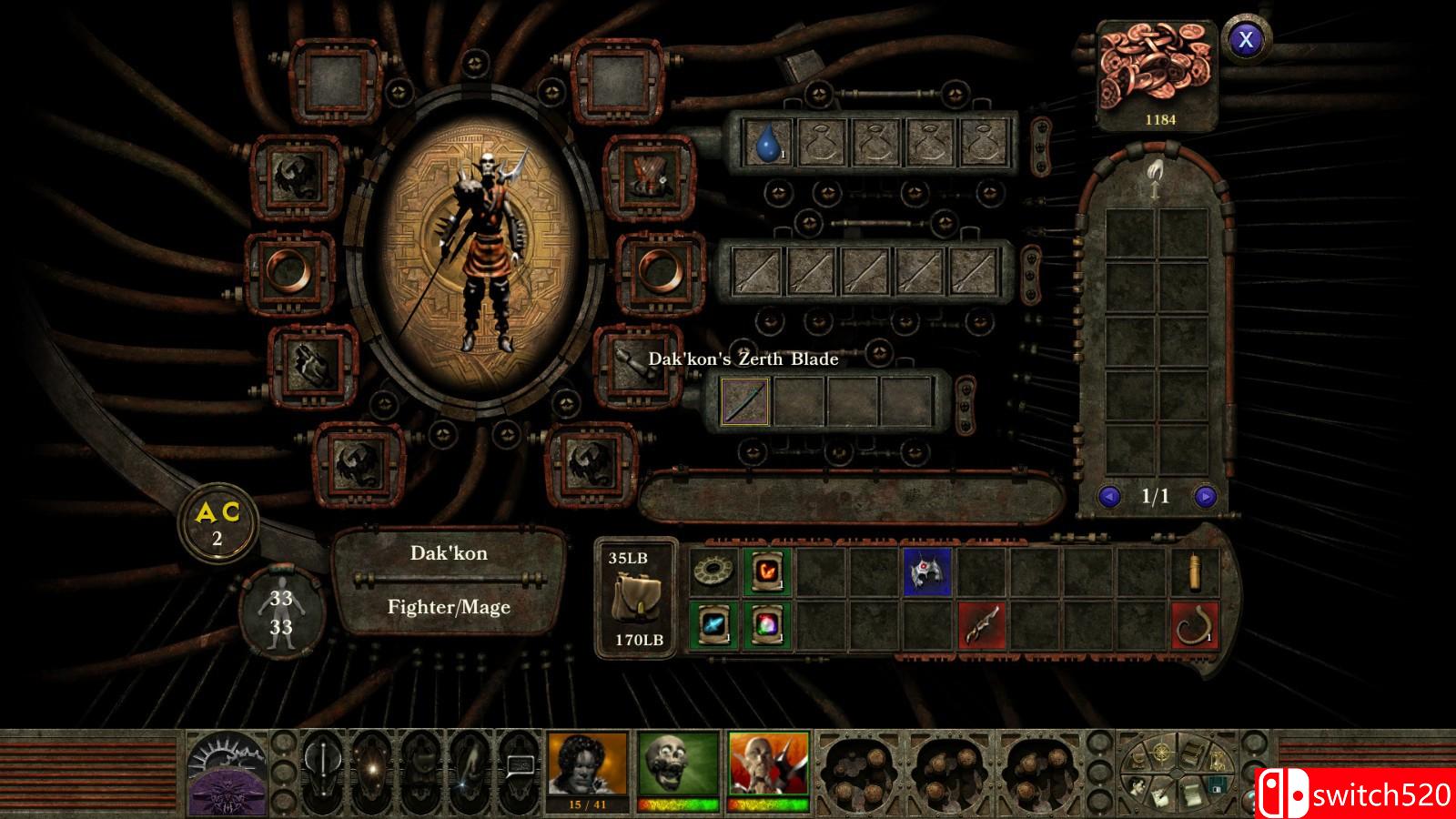Open the dialogue speech bubble action
Viewport: 1456px width, 819px height.
[520, 766]
